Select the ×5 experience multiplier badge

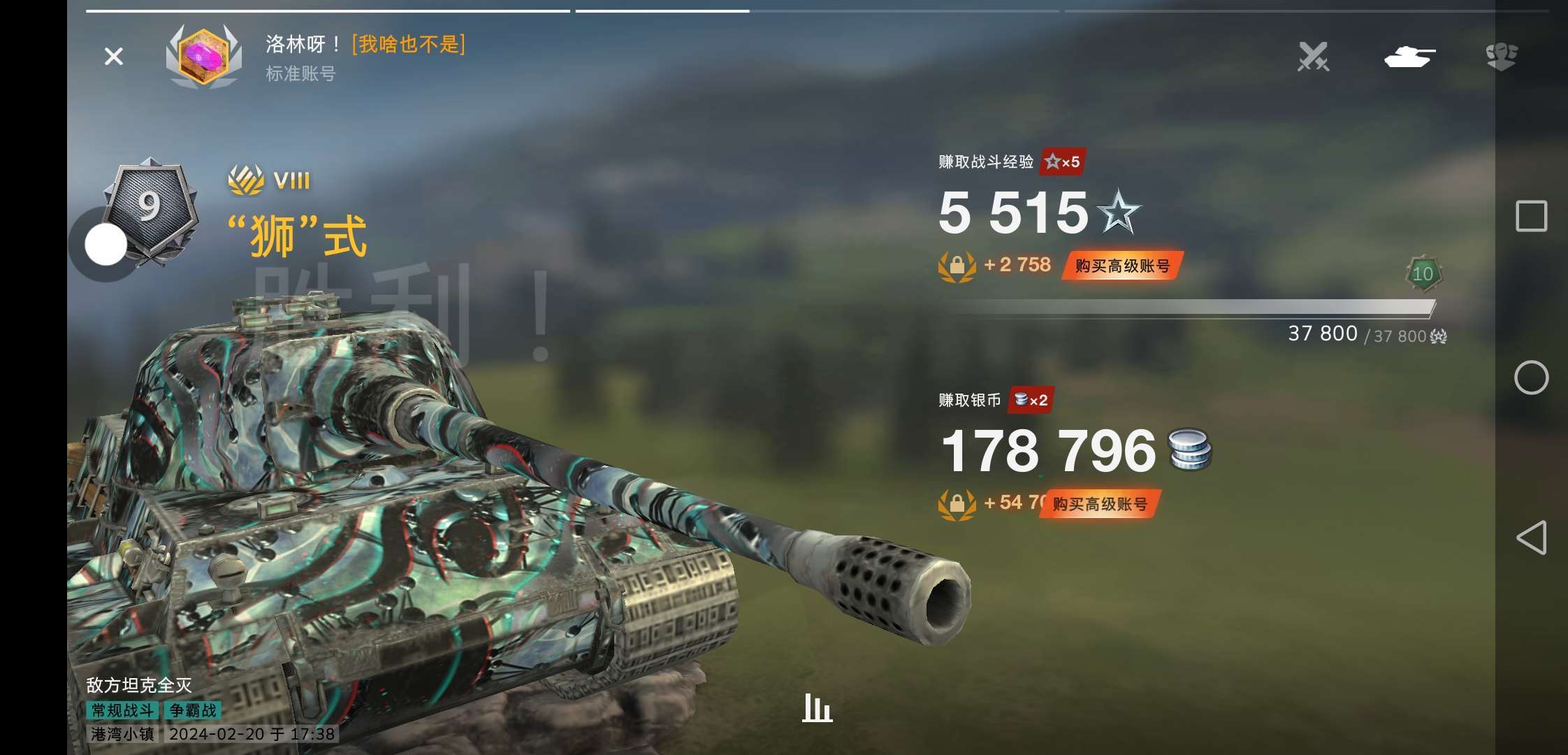[x=1063, y=162]
